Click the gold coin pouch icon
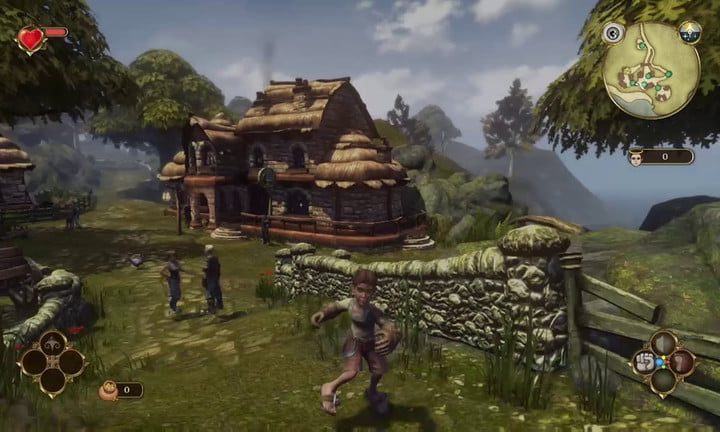 point(108,390)
